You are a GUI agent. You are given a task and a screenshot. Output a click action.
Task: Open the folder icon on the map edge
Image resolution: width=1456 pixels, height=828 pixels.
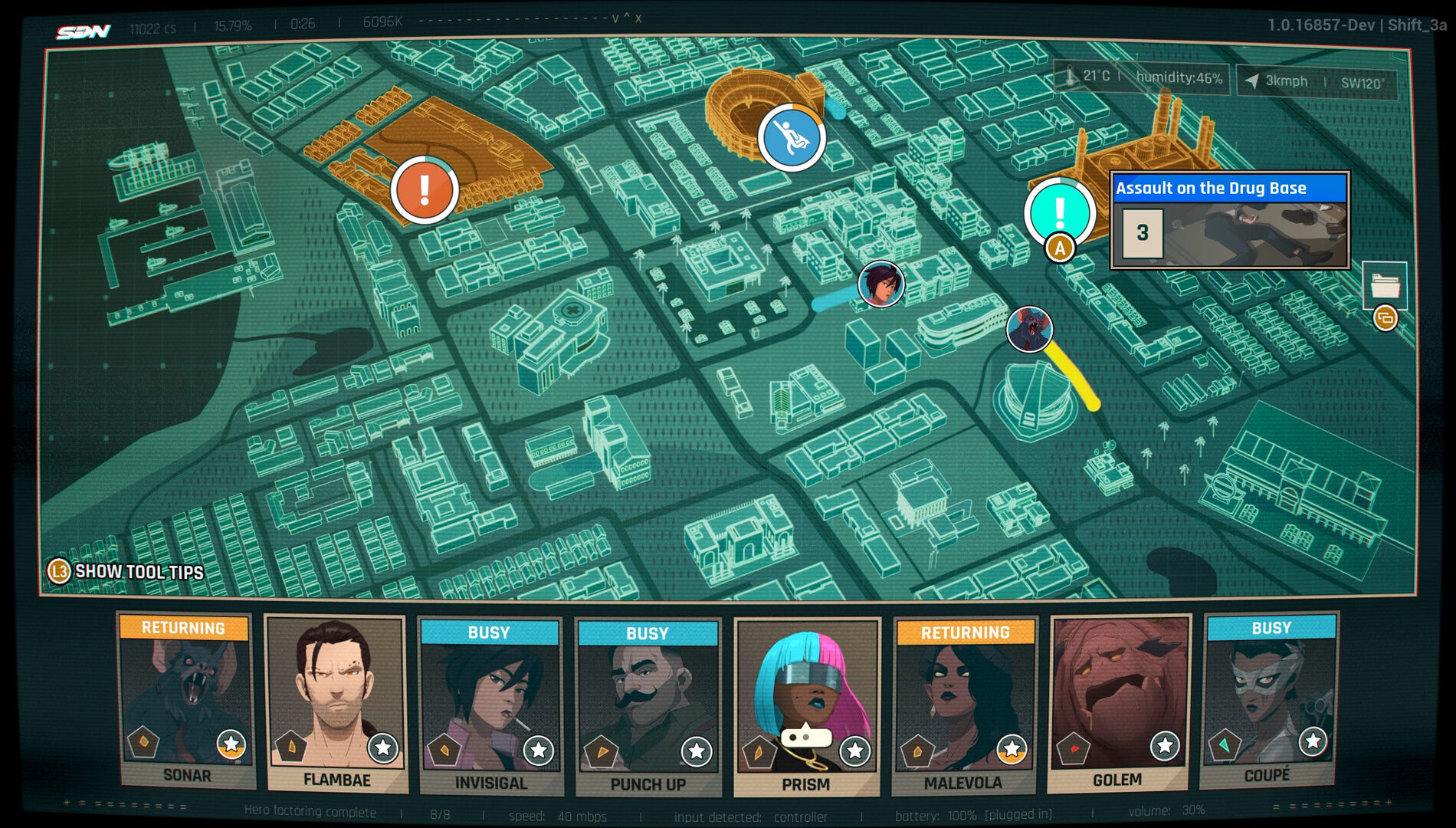[x=1385, y=285]
